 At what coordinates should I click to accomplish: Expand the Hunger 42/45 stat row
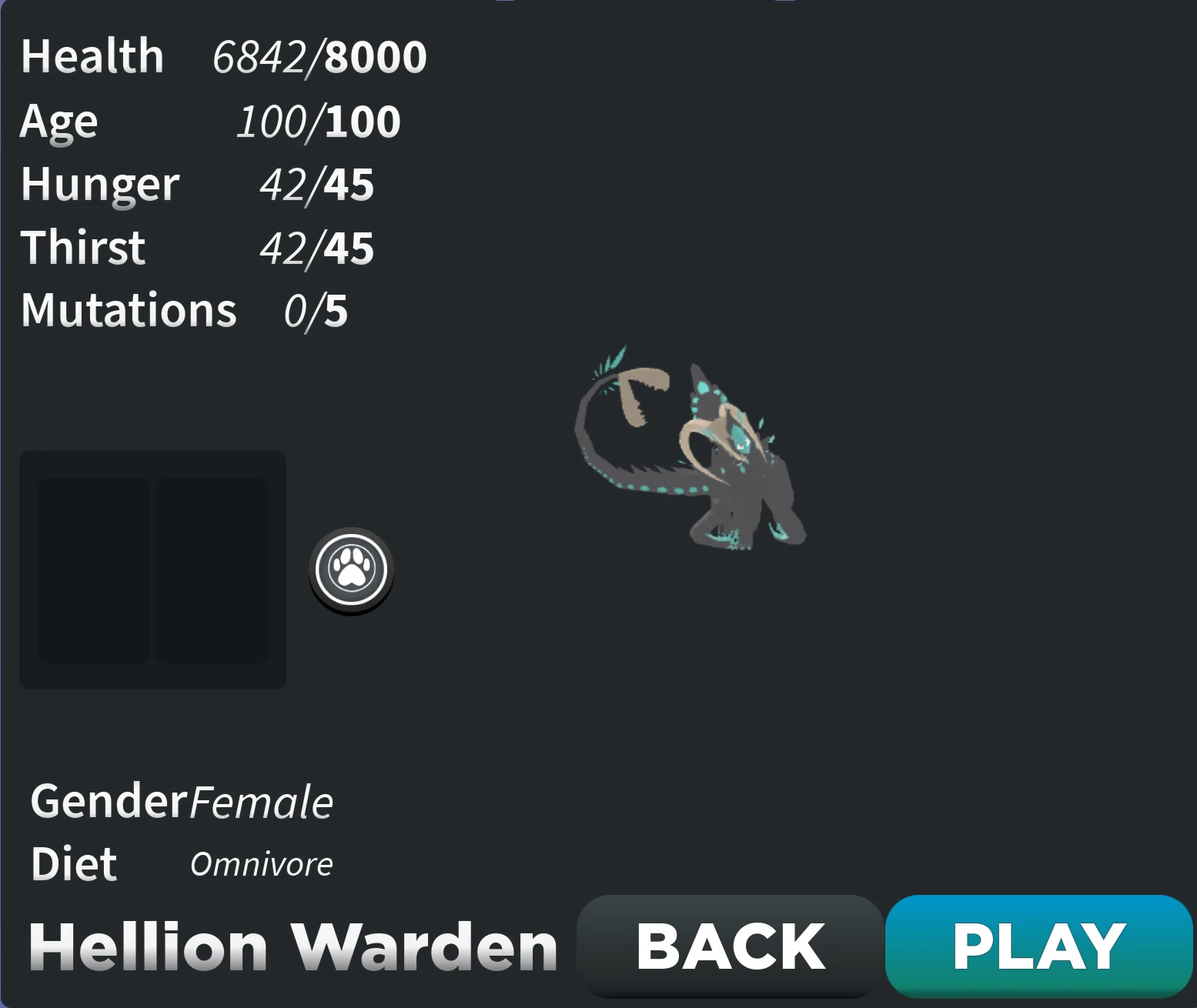[x=196, y=184]
